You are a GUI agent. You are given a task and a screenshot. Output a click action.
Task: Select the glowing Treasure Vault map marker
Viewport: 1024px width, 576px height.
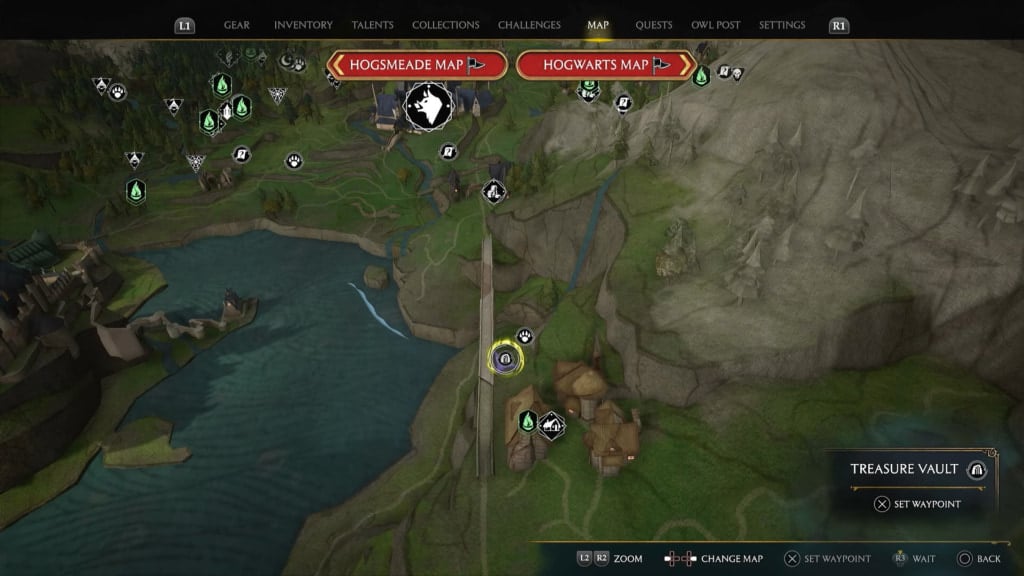pyautogui.click(x=503, y=360)
